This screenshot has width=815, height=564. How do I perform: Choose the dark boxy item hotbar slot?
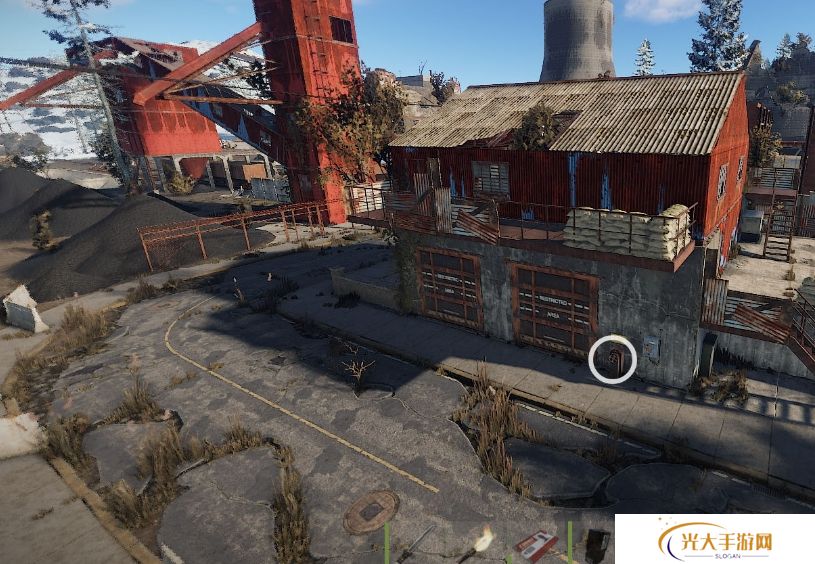pos(597,545)
